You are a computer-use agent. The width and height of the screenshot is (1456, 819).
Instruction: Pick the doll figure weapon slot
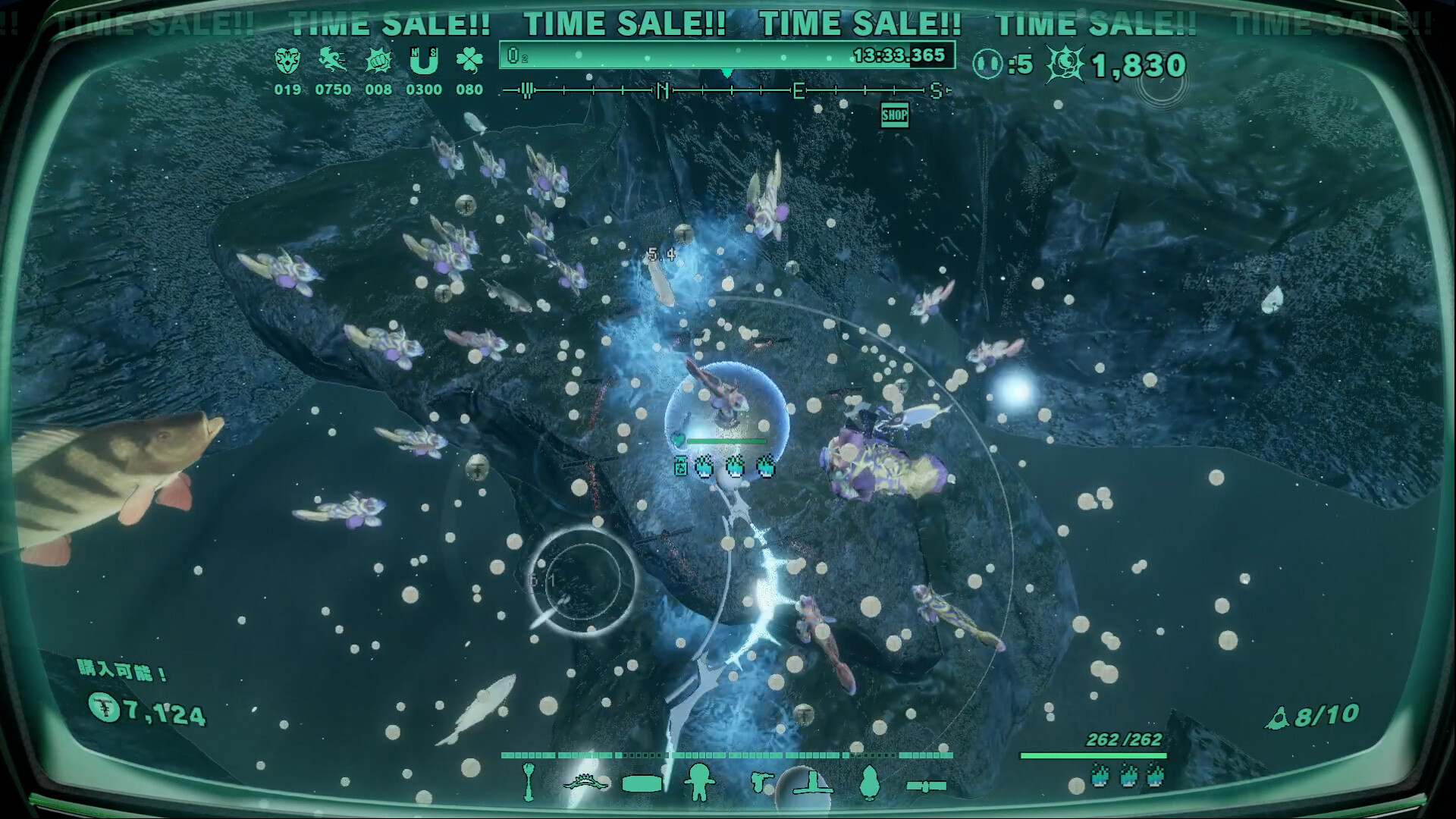pos(698,781)
